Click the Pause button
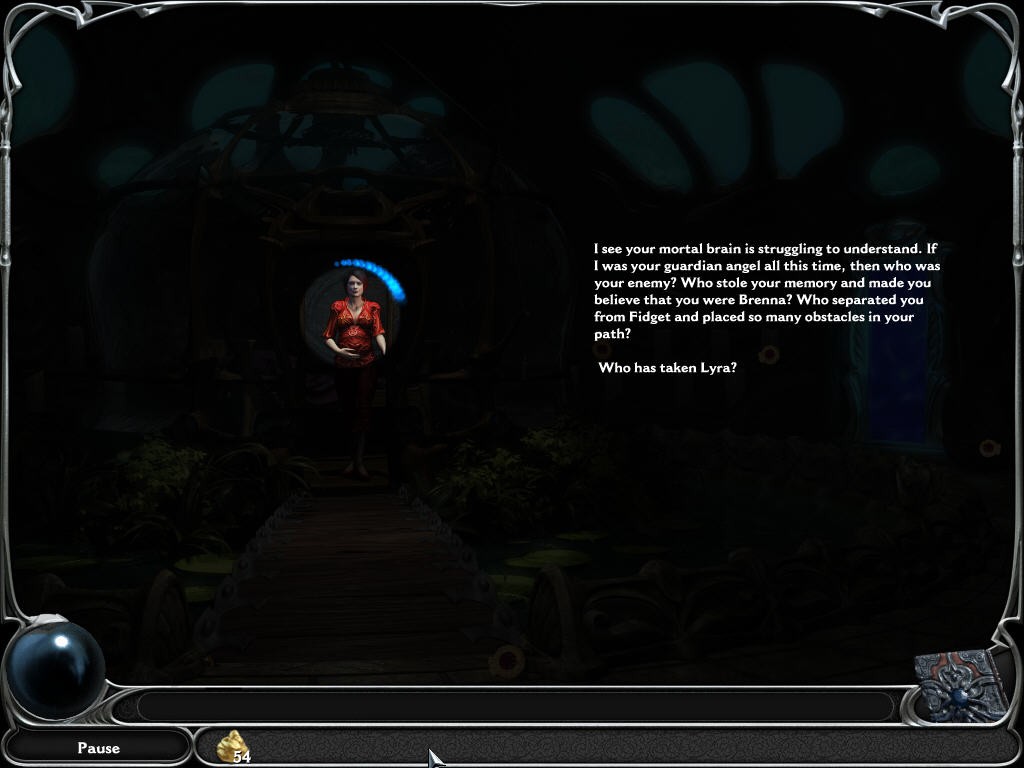1024x768 pixels. (x=98, y=747)
